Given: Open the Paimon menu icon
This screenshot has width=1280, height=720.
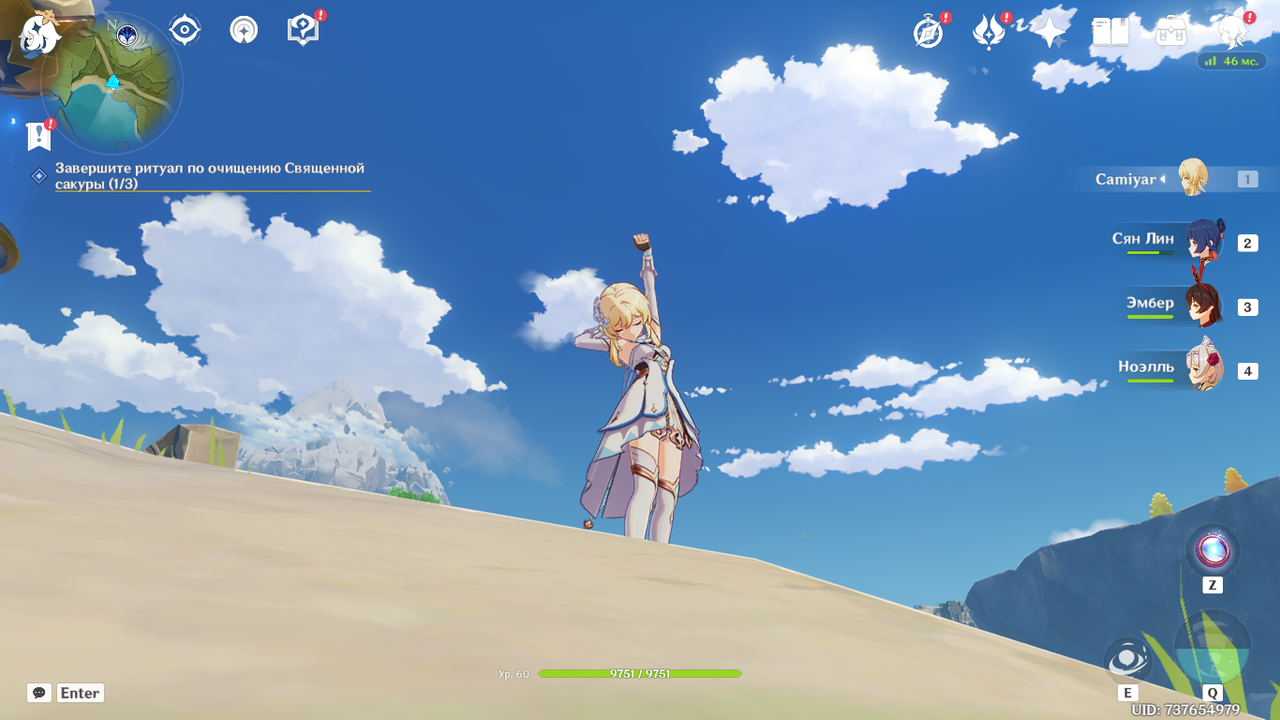Looking at the screenshot, I should click(x=40, y=33).
